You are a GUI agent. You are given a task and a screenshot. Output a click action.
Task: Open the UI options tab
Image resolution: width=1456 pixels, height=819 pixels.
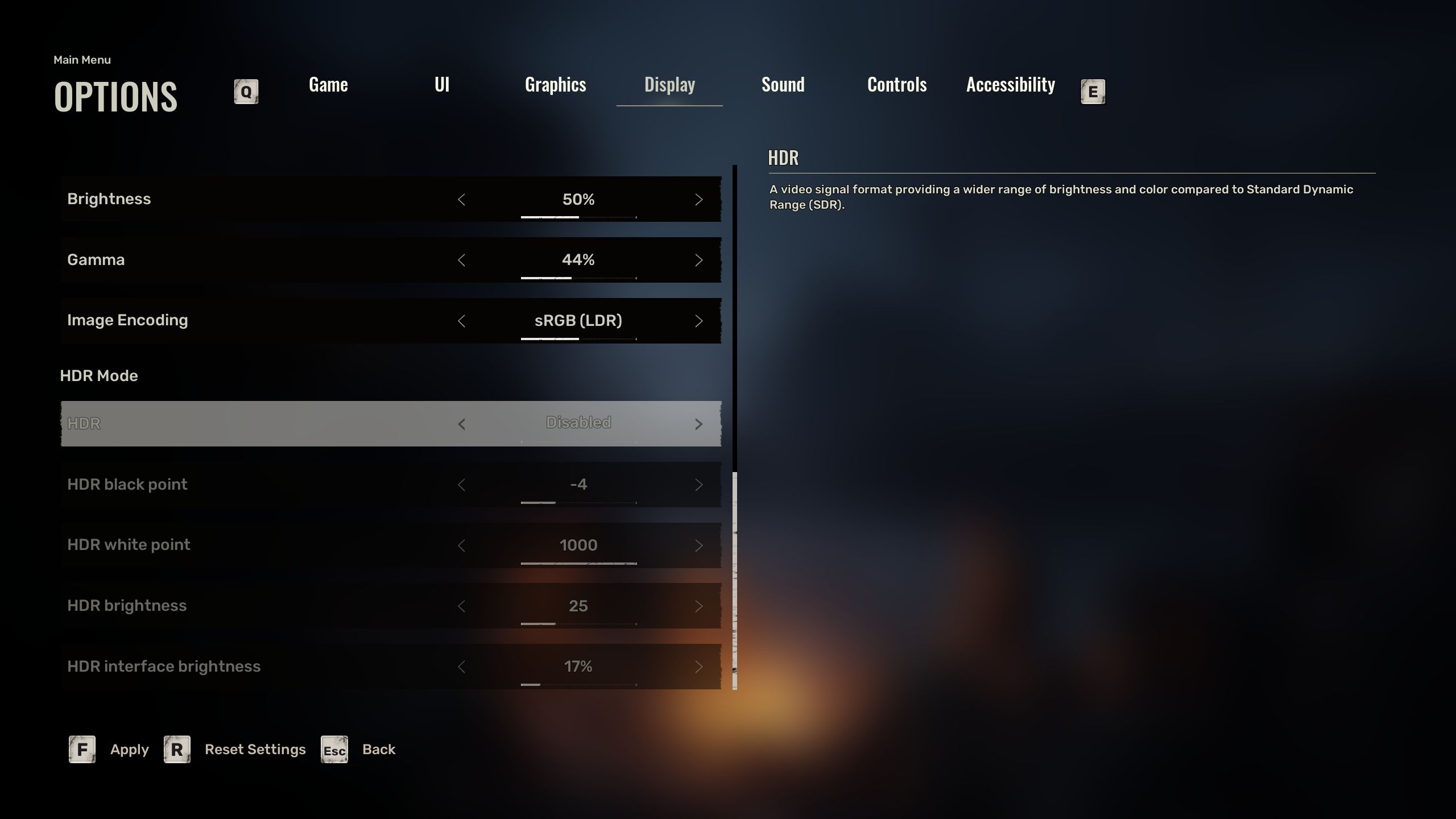(x=442, y=85)
